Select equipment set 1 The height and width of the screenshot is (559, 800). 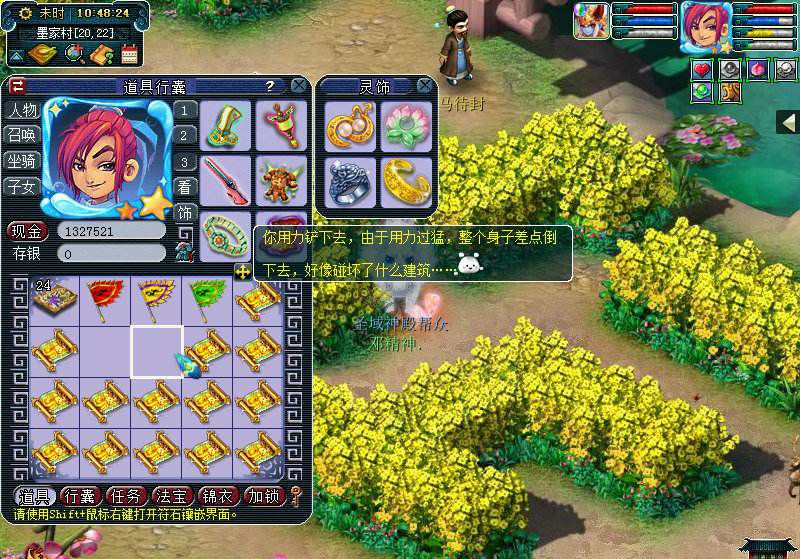pos(185,110)
